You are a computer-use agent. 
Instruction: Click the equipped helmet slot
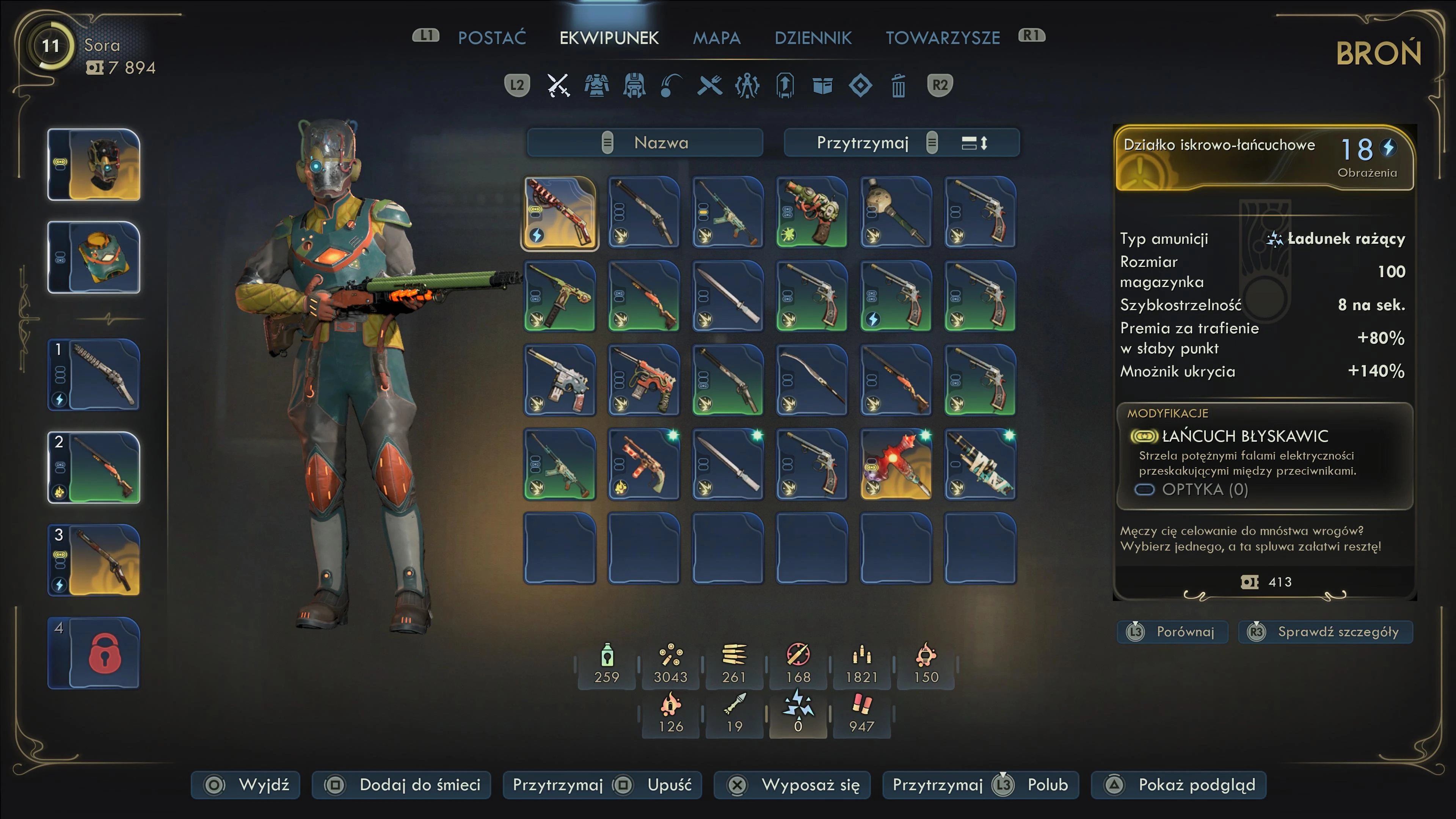tap(94, 165)
